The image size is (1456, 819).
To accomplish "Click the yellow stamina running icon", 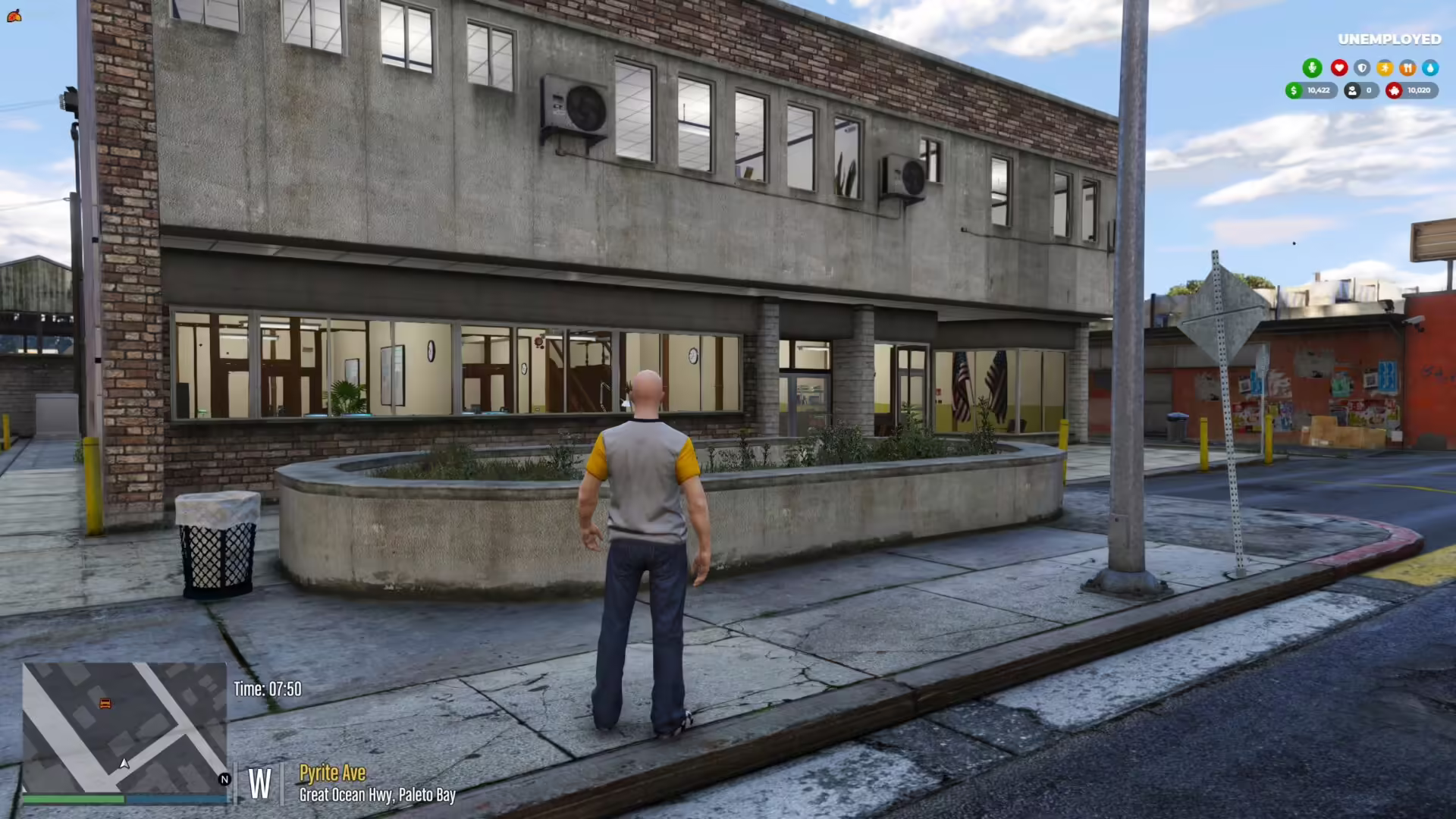I will [x=1385, y=67].
